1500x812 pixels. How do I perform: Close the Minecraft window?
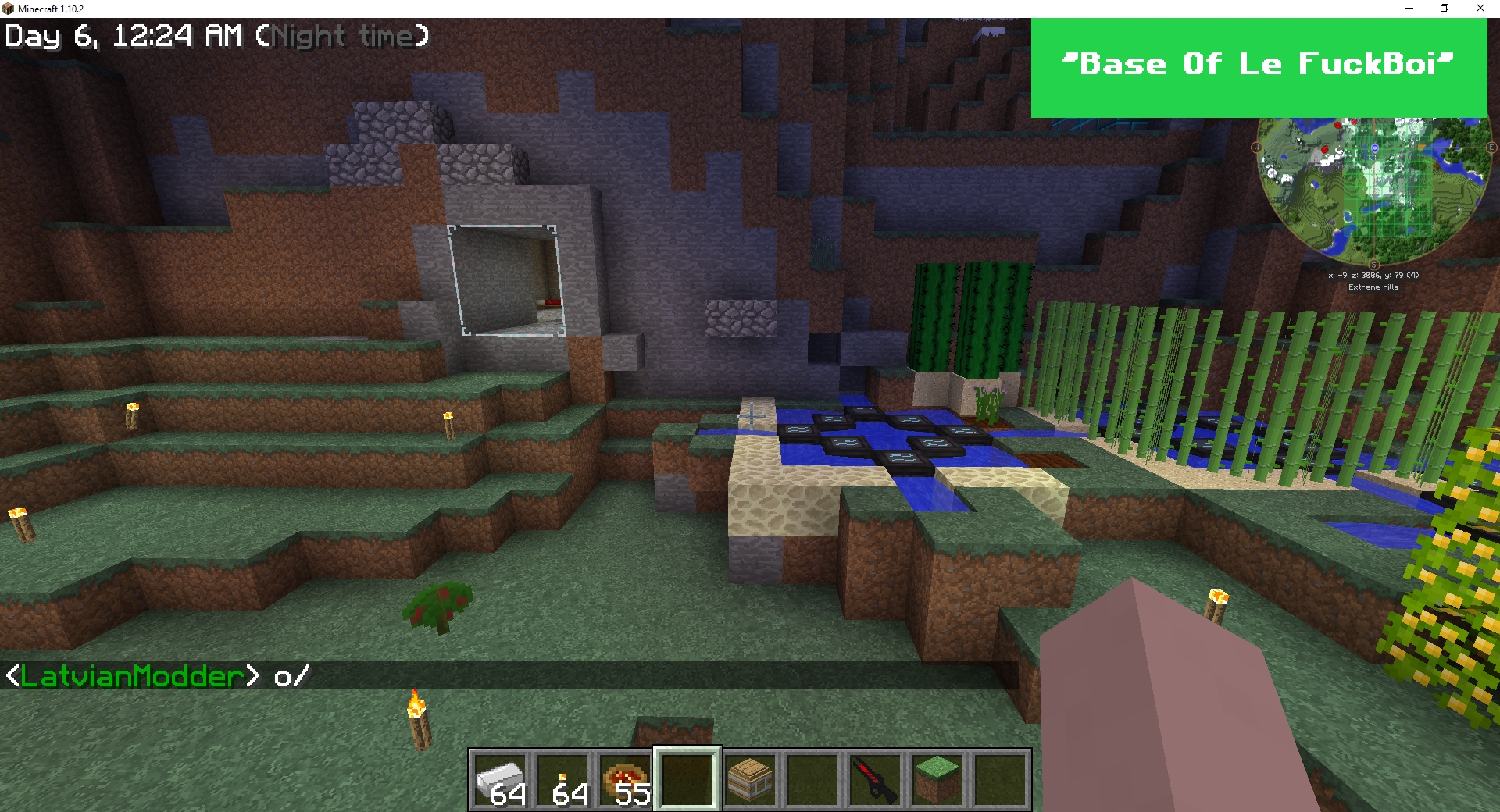pyautogui.click(x=1480, y=9)
